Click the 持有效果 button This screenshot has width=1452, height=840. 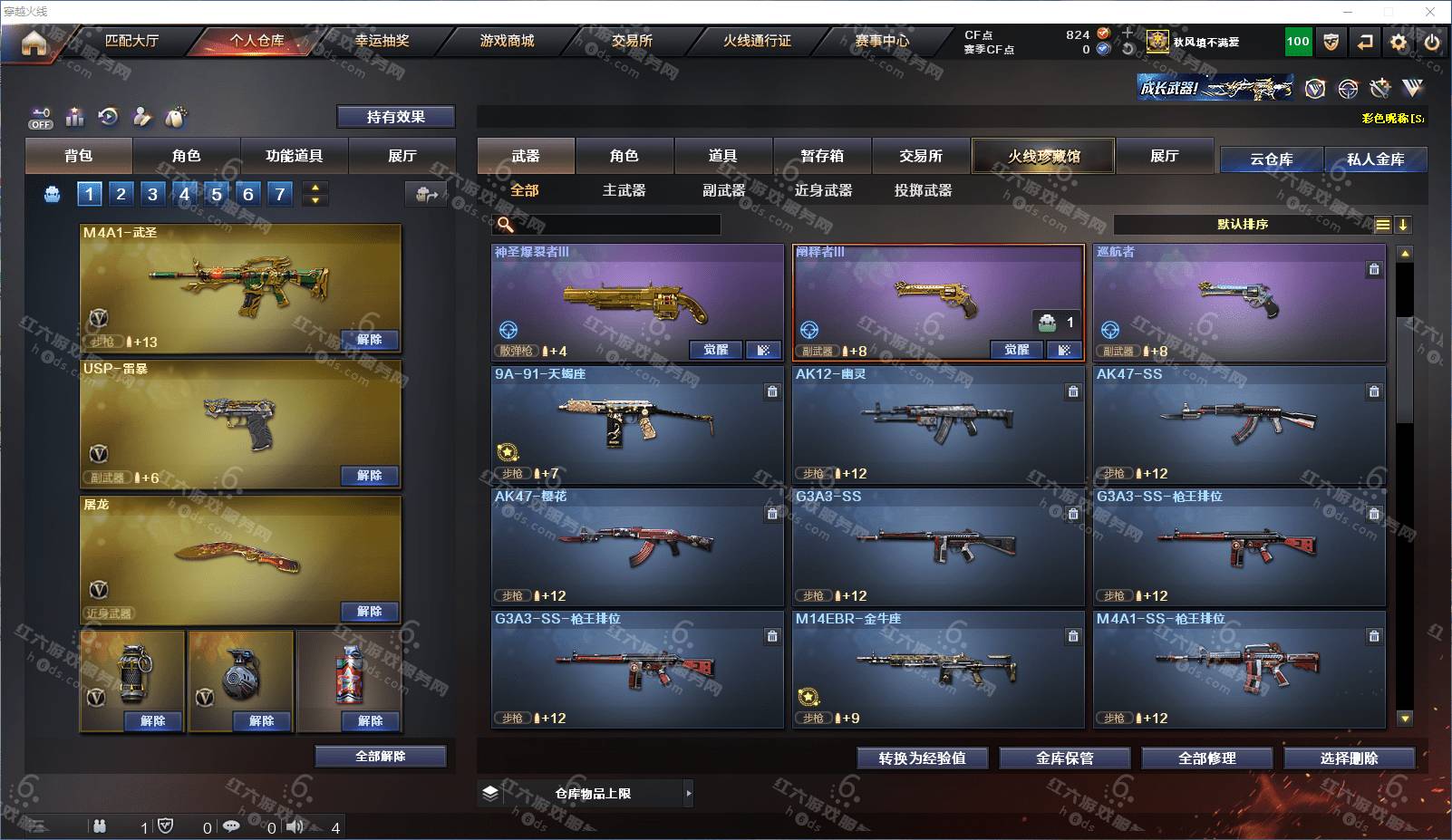tap(395, 117)
